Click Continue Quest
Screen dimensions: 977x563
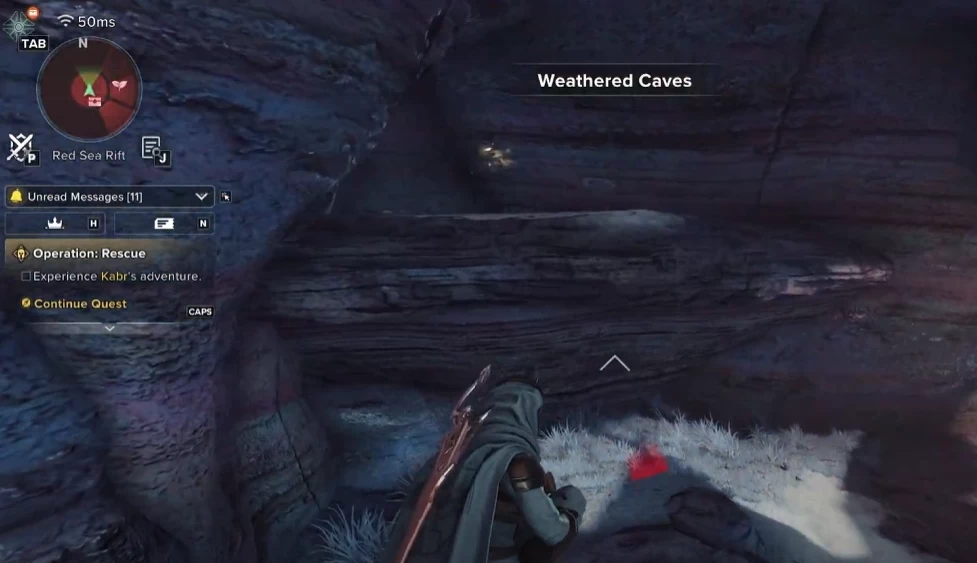[80, 304]
